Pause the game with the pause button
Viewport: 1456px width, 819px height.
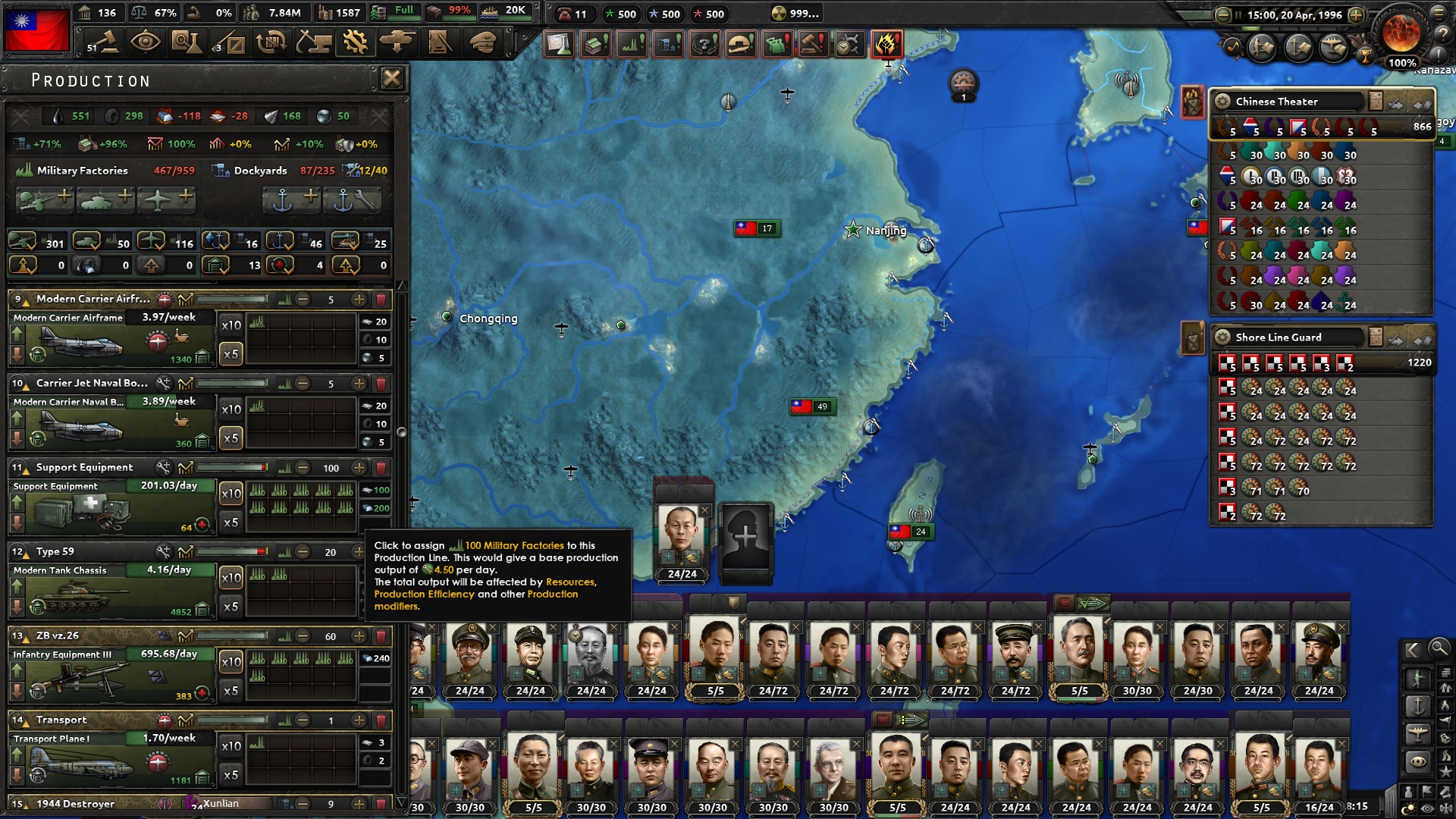point(1238,15)
